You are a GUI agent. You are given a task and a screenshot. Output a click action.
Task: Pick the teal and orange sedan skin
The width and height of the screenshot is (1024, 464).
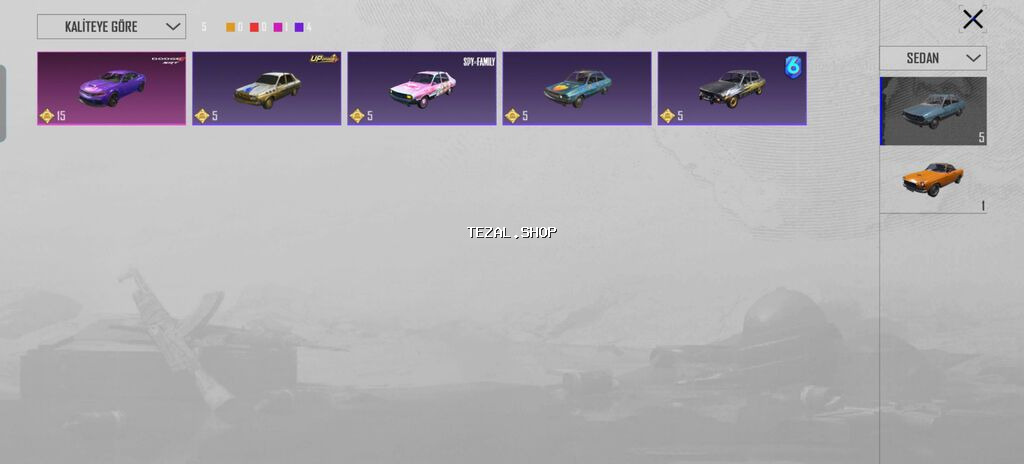coord(576,89)
